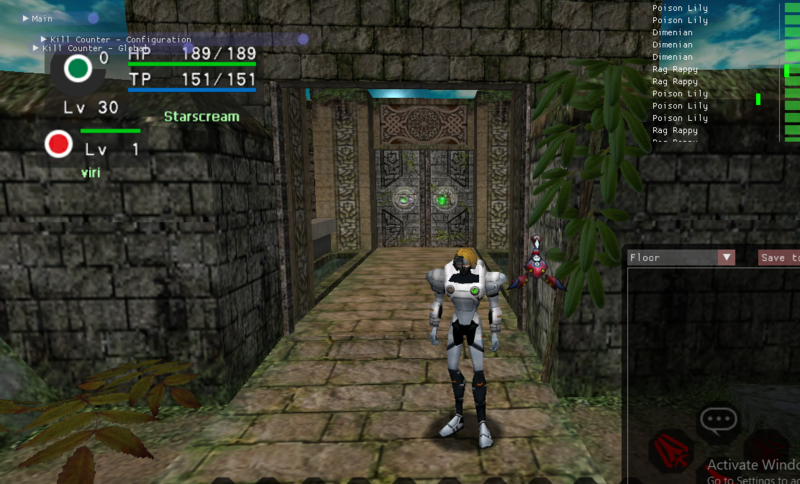This screenshot has width=800, height=484.
Task: Expand Kill Counter - Configuration window
Action: (44, 40)
